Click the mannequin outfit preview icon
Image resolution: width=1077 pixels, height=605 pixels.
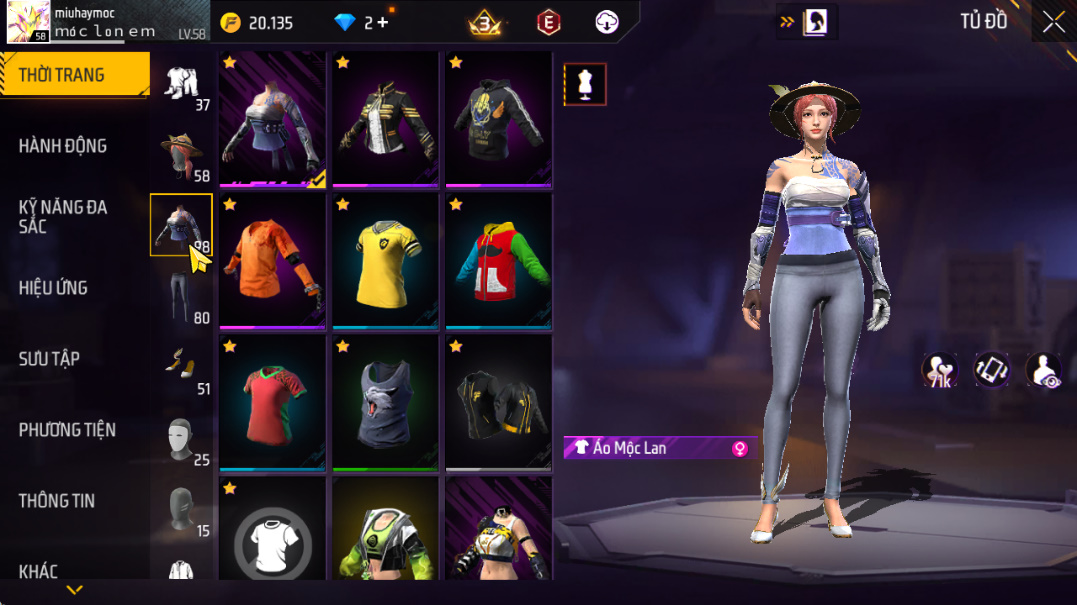tap(585, 85)
